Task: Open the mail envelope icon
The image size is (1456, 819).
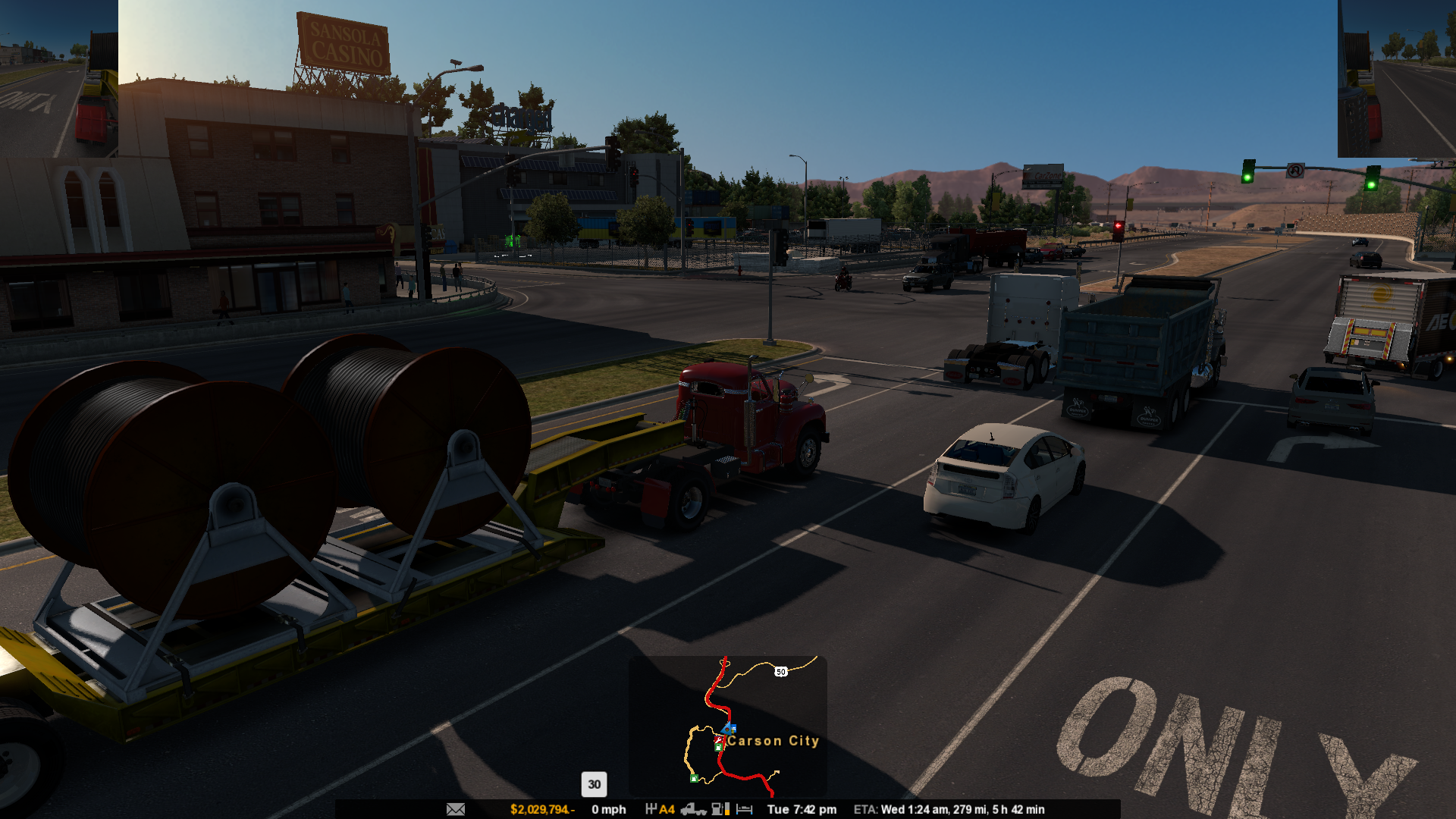Action: pos(456,809)
